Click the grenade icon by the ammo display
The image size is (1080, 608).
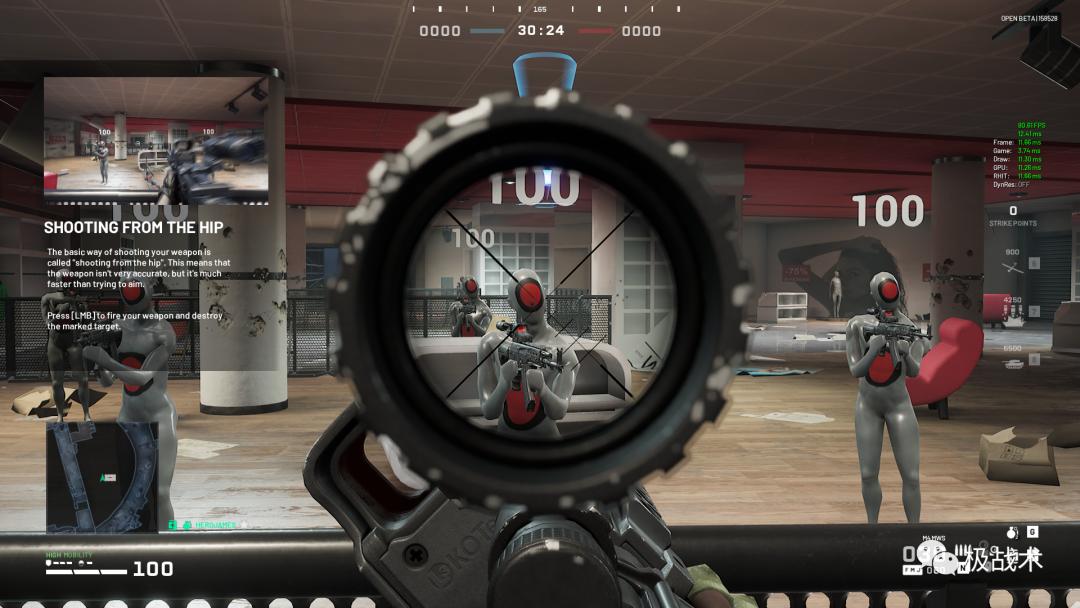(x=1010, y=532)
